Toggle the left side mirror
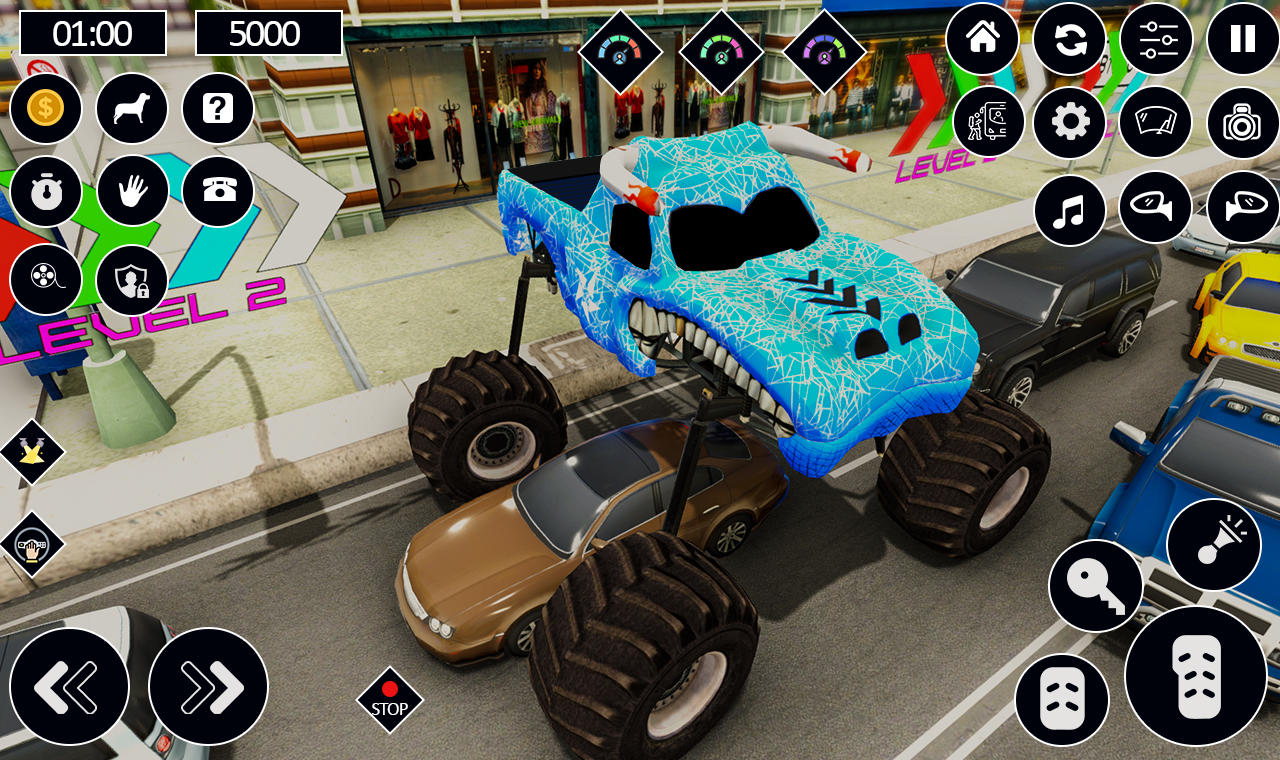This screenshot has height=760, width=1280. pyautogui.click(x=1155, y=210)
